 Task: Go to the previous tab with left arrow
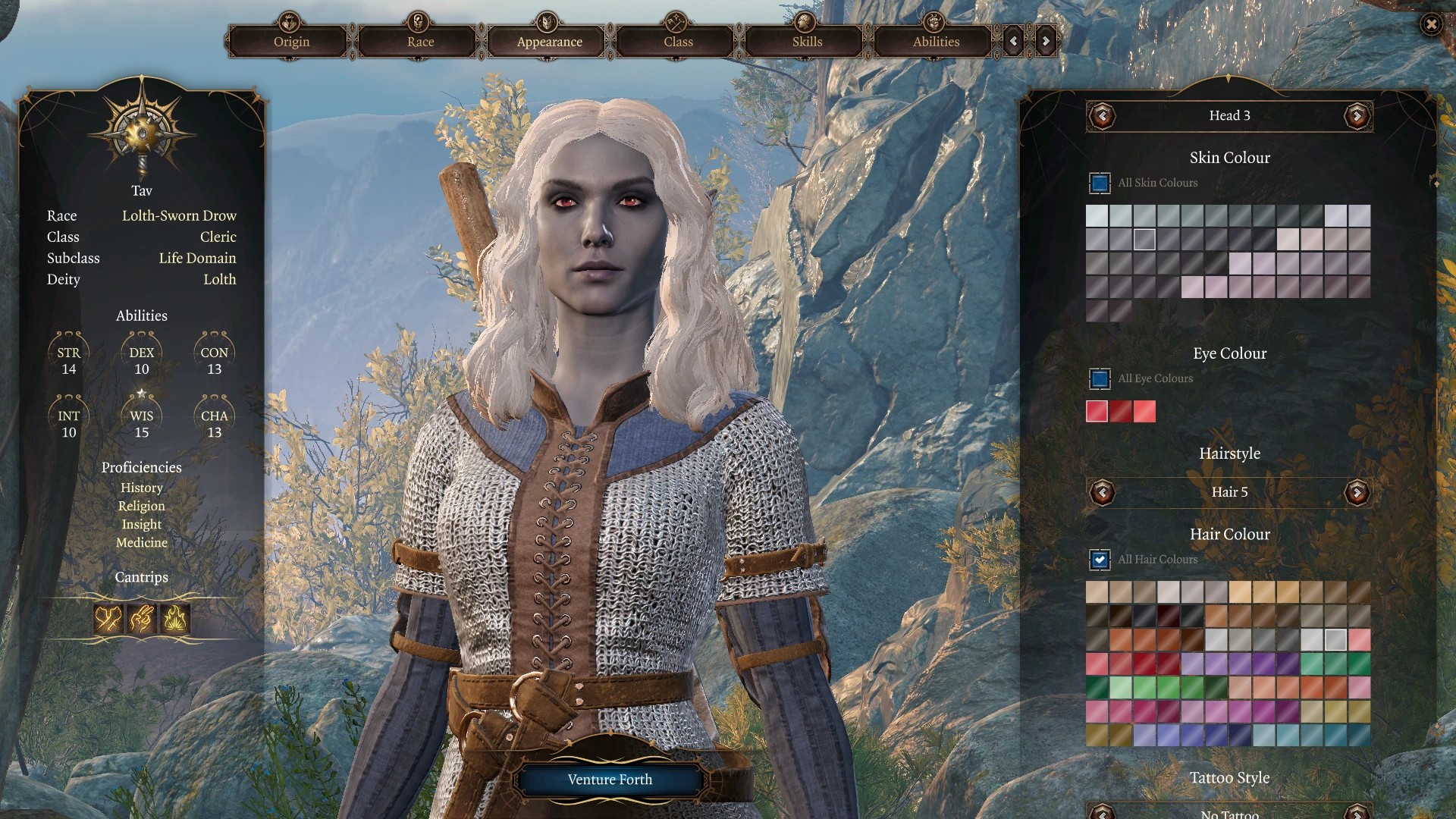1013,42
